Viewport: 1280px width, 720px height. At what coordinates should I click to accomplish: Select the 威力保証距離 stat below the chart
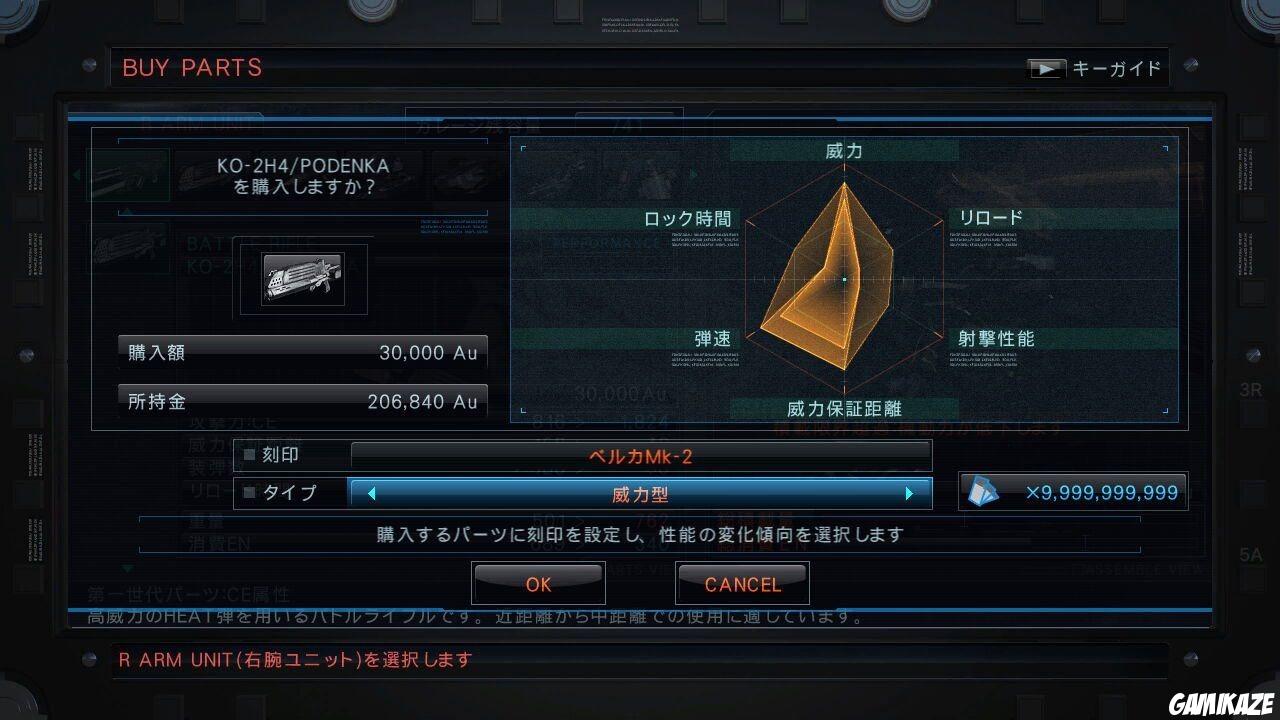[x=843, y=408]
